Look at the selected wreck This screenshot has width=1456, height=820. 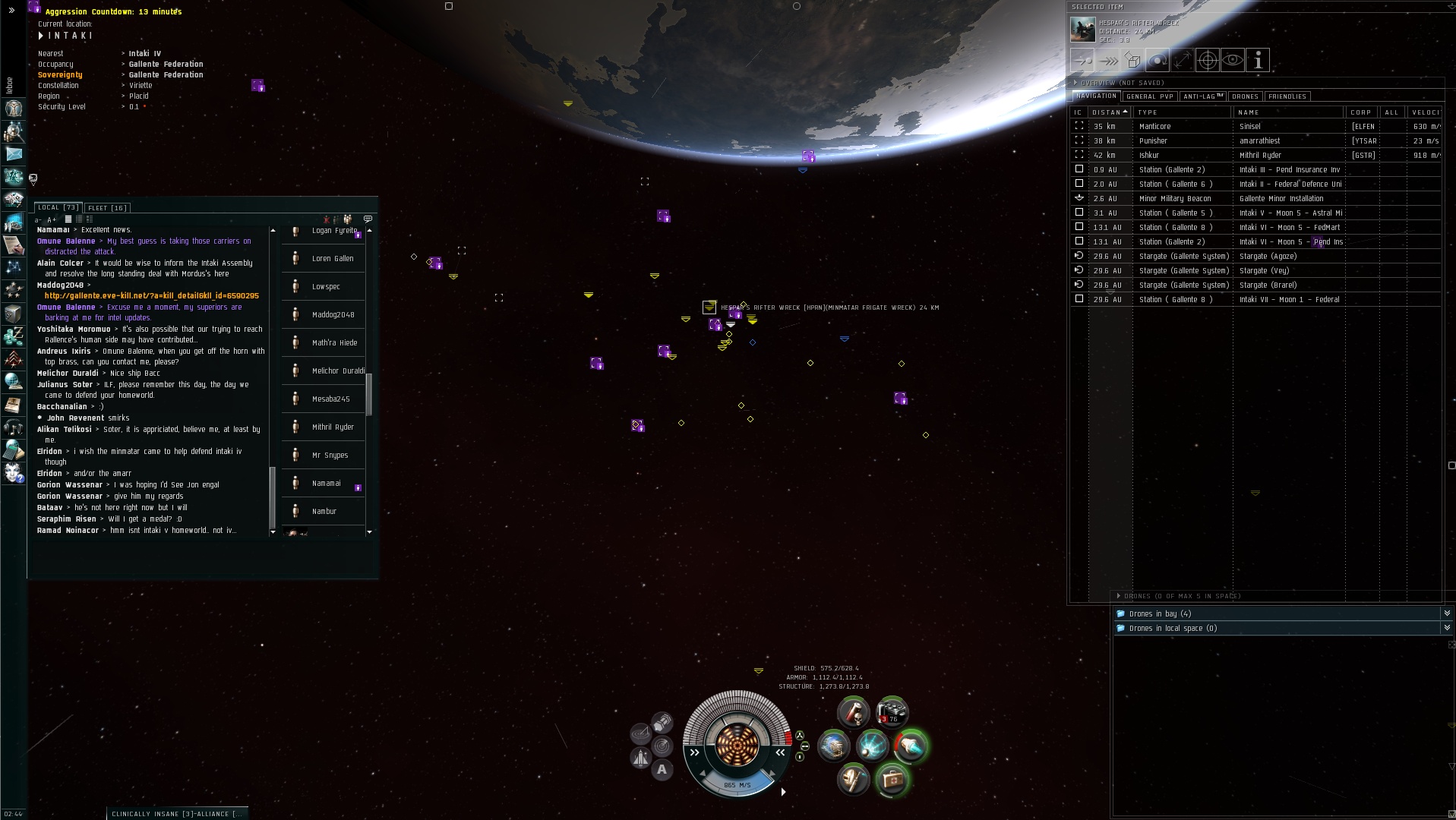point(1233,61)
